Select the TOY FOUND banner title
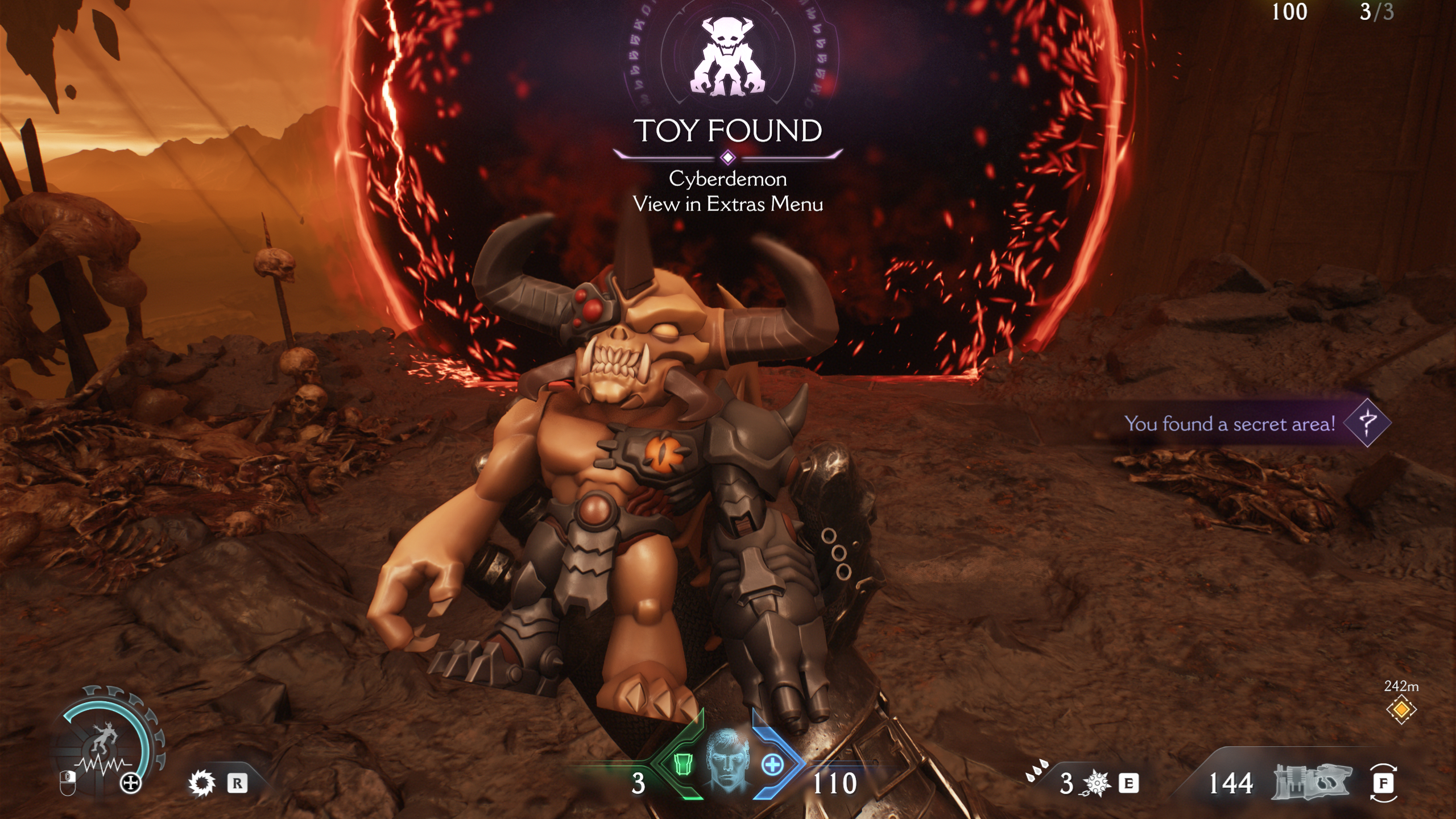Viewport: 1456px width, 819px height. [729, 132]
